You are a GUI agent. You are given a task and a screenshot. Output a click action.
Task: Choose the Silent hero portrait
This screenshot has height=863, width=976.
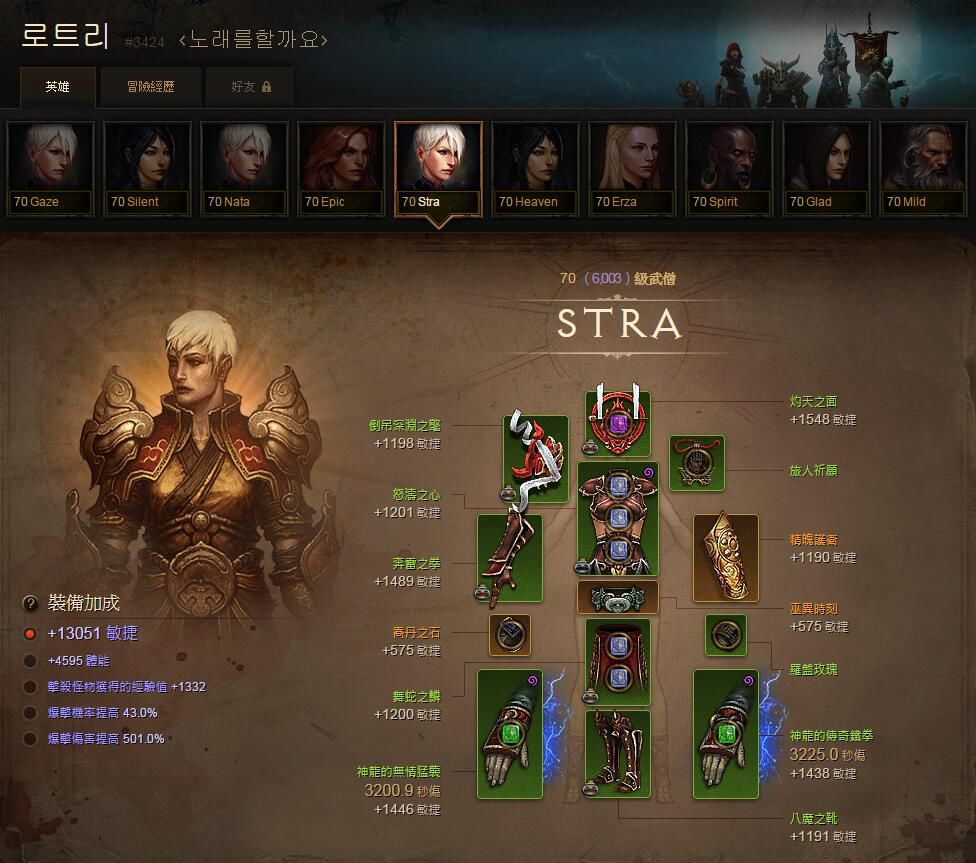(147, 168)
